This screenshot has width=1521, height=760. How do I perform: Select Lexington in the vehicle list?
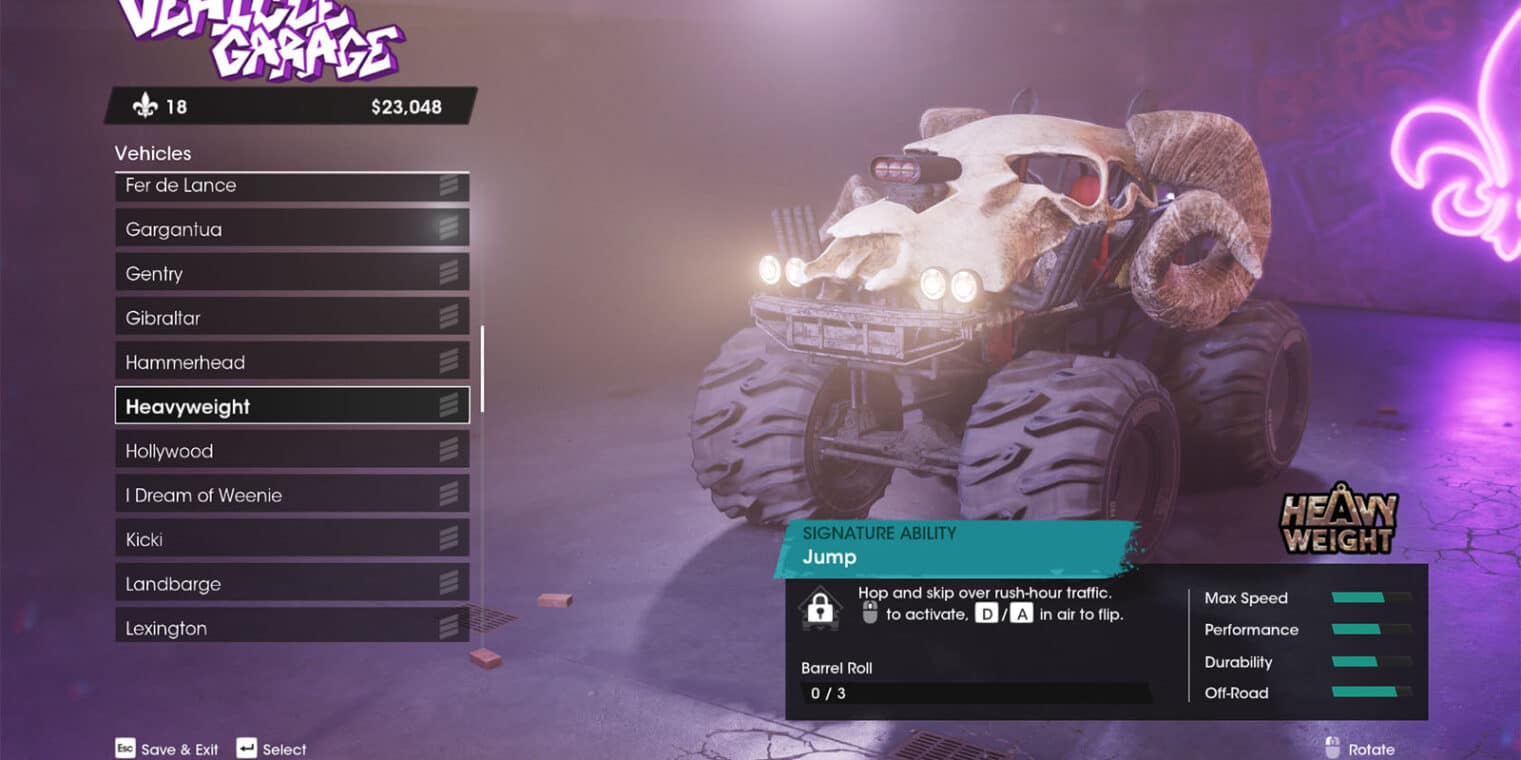(x=291, y=628)
